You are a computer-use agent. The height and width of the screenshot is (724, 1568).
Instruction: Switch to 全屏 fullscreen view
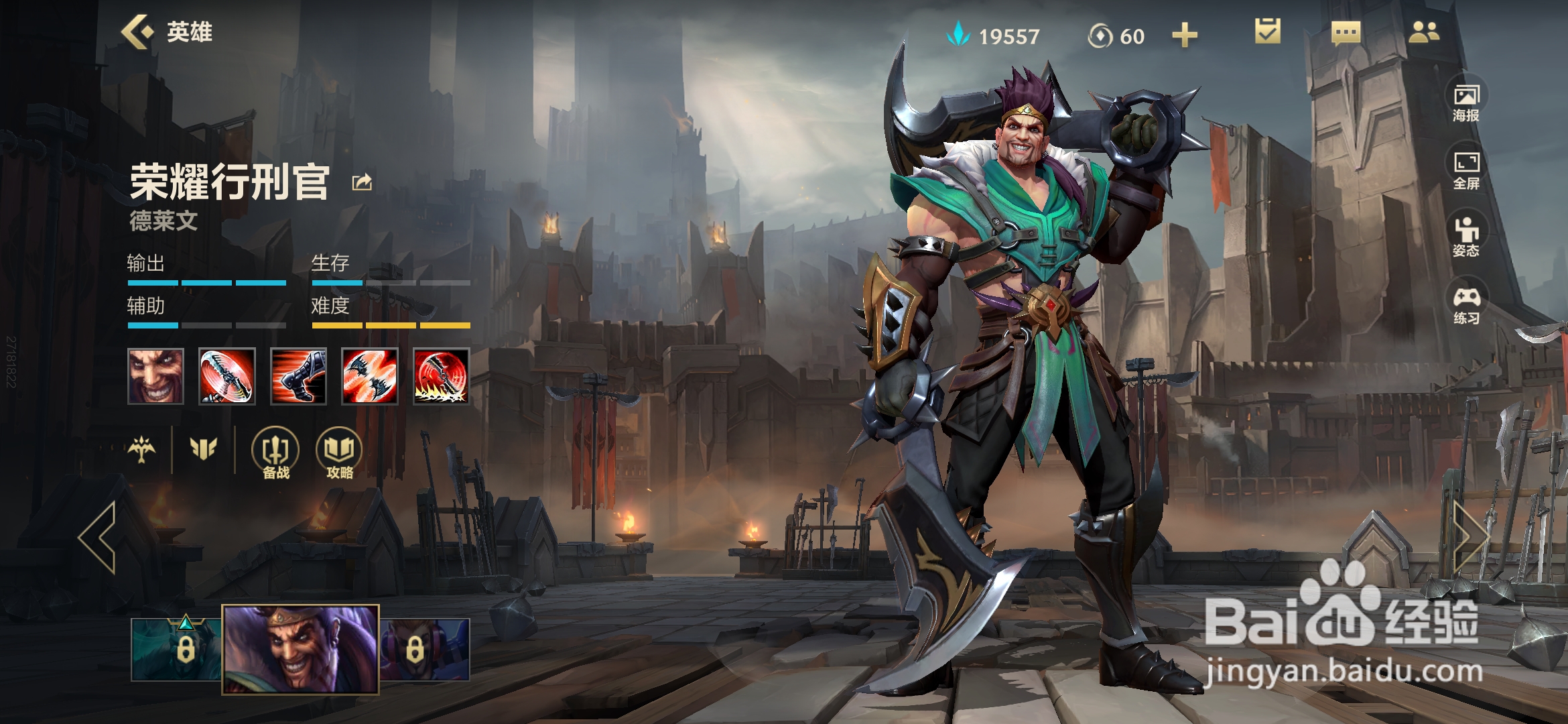[1466, 169]
